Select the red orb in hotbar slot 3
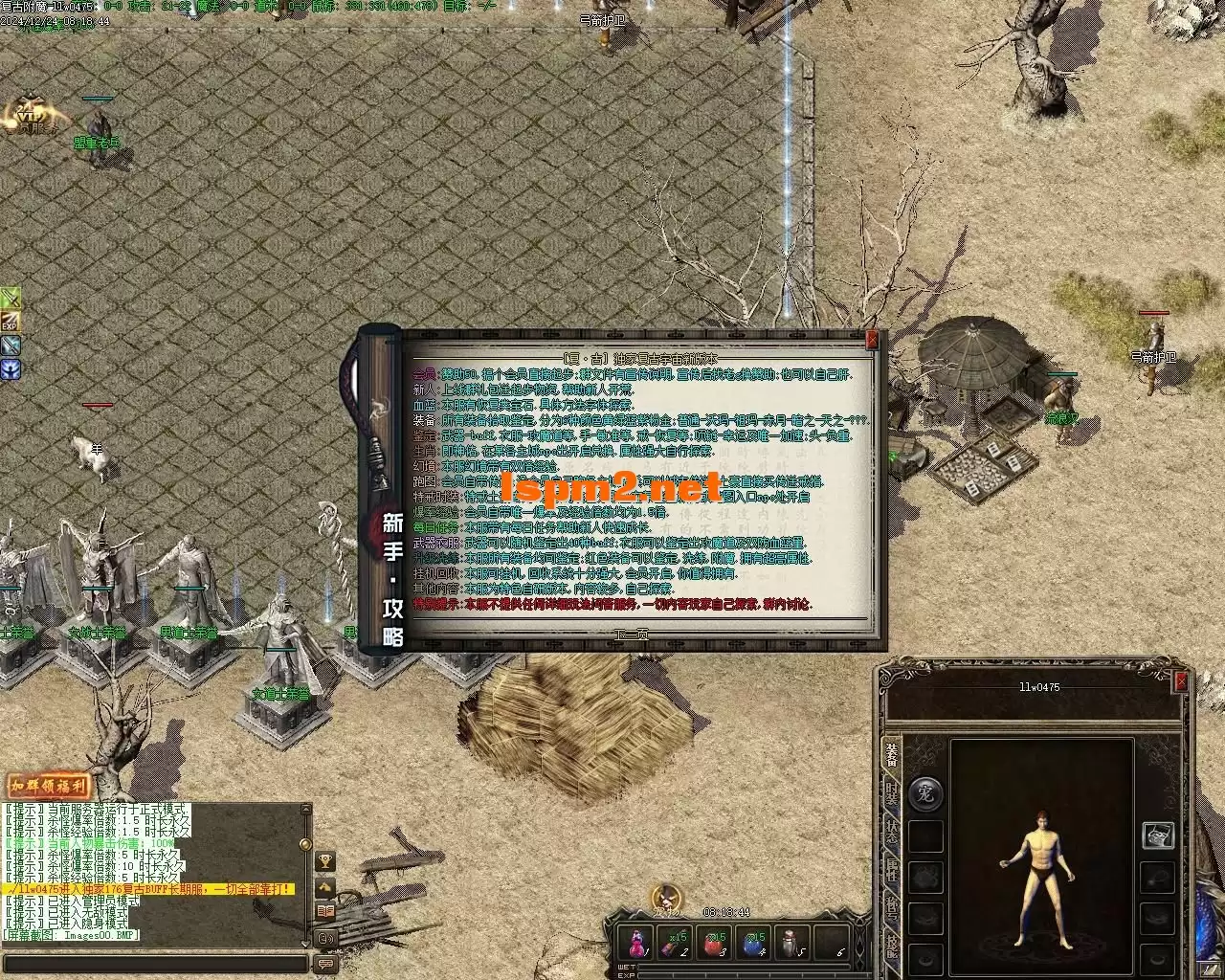 (715, 943)
